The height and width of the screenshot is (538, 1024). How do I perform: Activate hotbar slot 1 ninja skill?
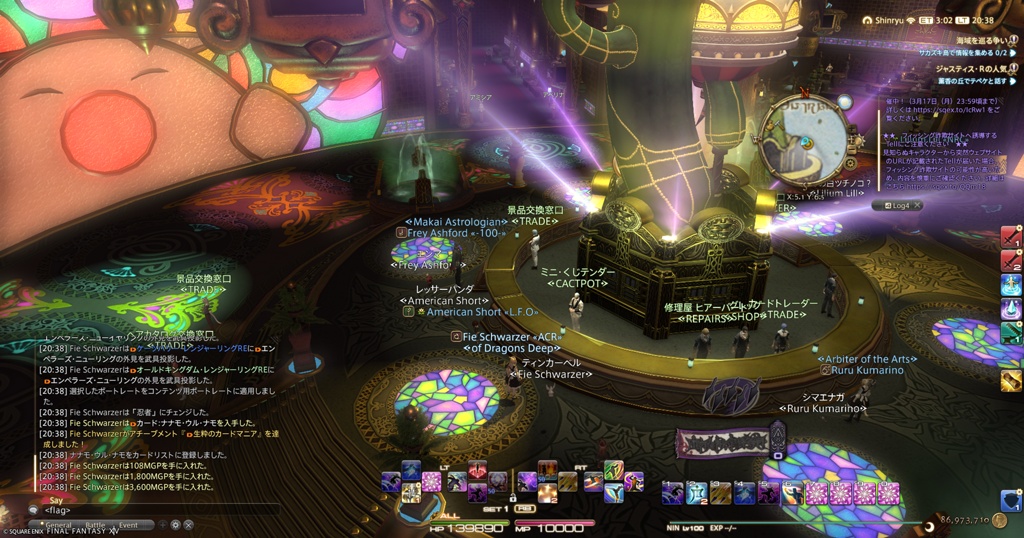[672, 492]
